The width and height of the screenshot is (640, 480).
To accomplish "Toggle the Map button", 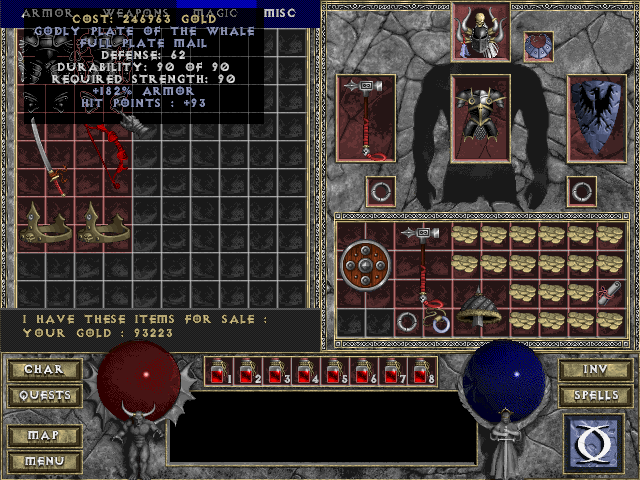I will click(x=44, y=436).
